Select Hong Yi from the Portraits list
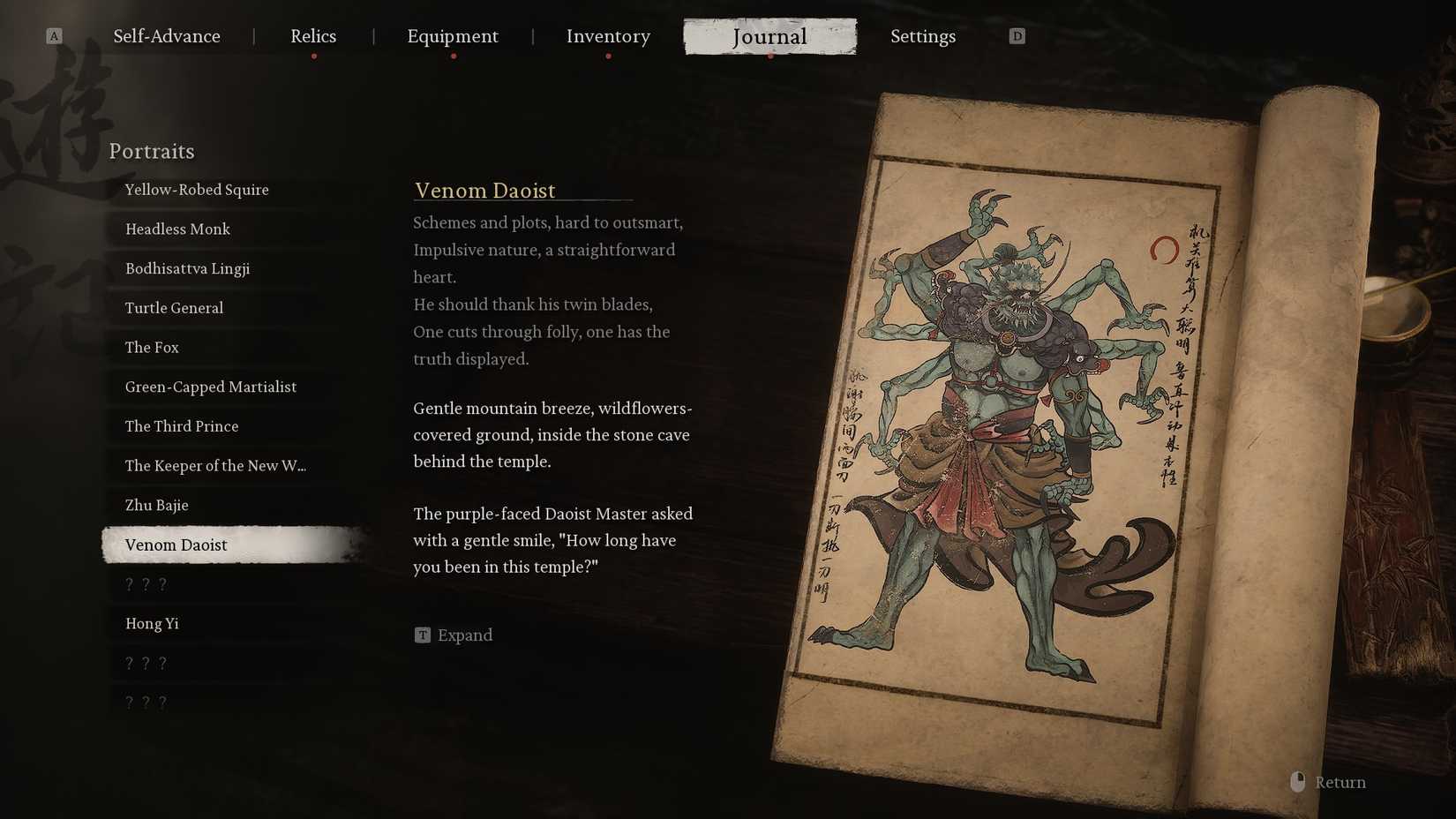This screenshot has height=819, width=1456. point(151,623)
